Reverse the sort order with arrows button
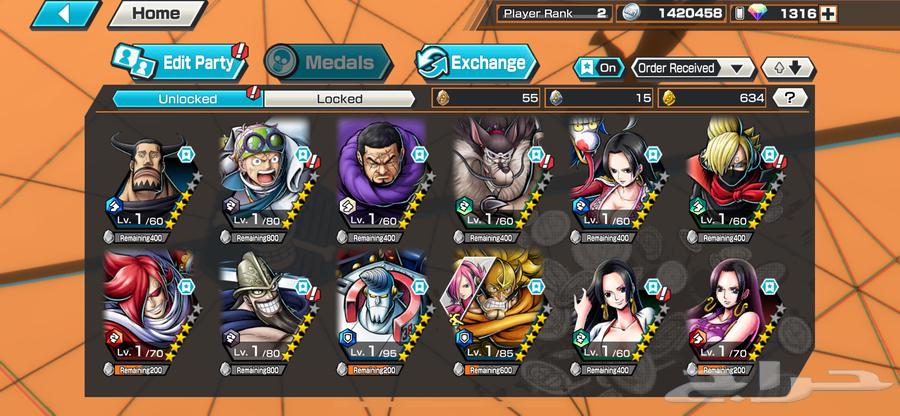 (782, 68)
